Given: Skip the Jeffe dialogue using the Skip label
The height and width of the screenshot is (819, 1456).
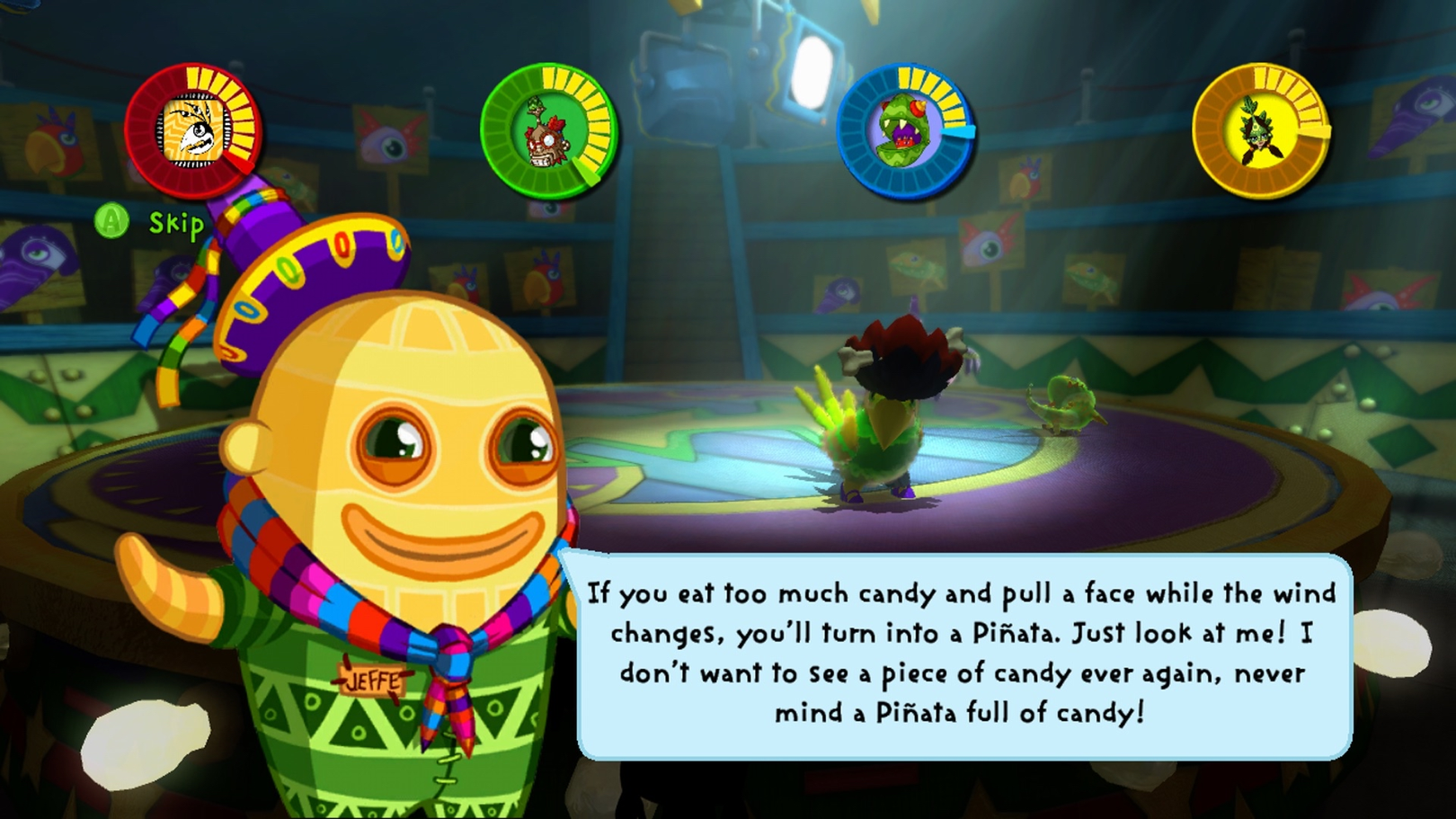Looking at the screenshot, I should [x=175, y=223].
